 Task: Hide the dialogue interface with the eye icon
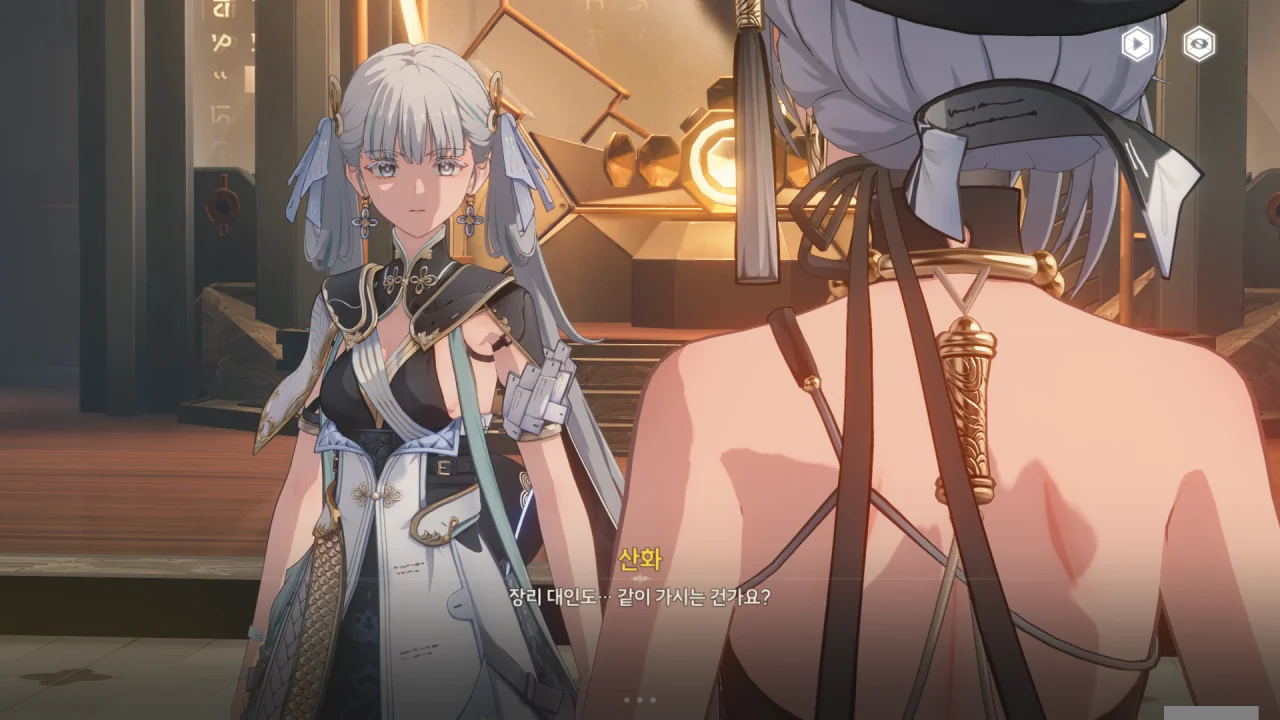click(x=1199, y=44)
